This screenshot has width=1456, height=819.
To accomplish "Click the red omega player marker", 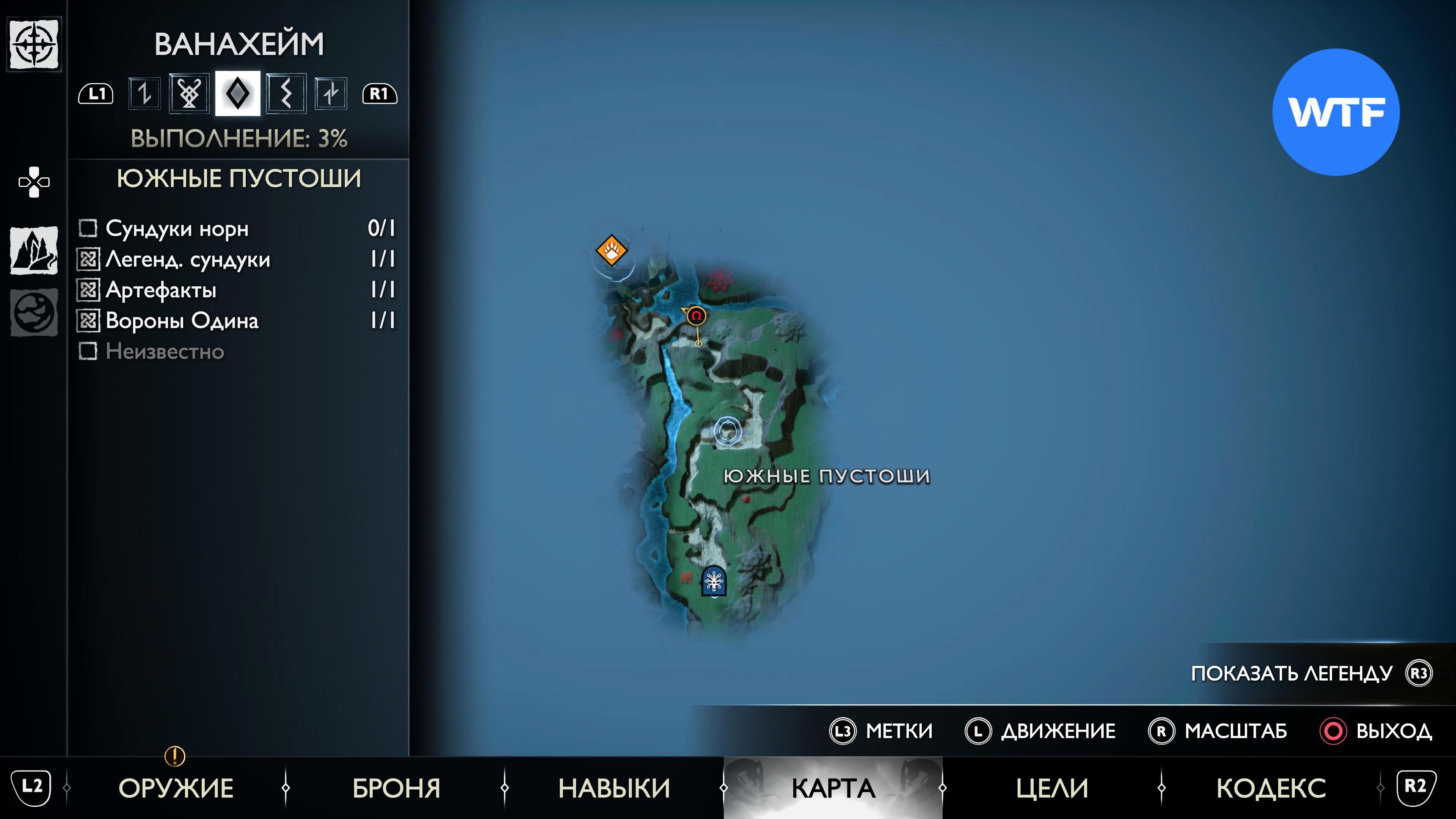I will pos(697,316).
